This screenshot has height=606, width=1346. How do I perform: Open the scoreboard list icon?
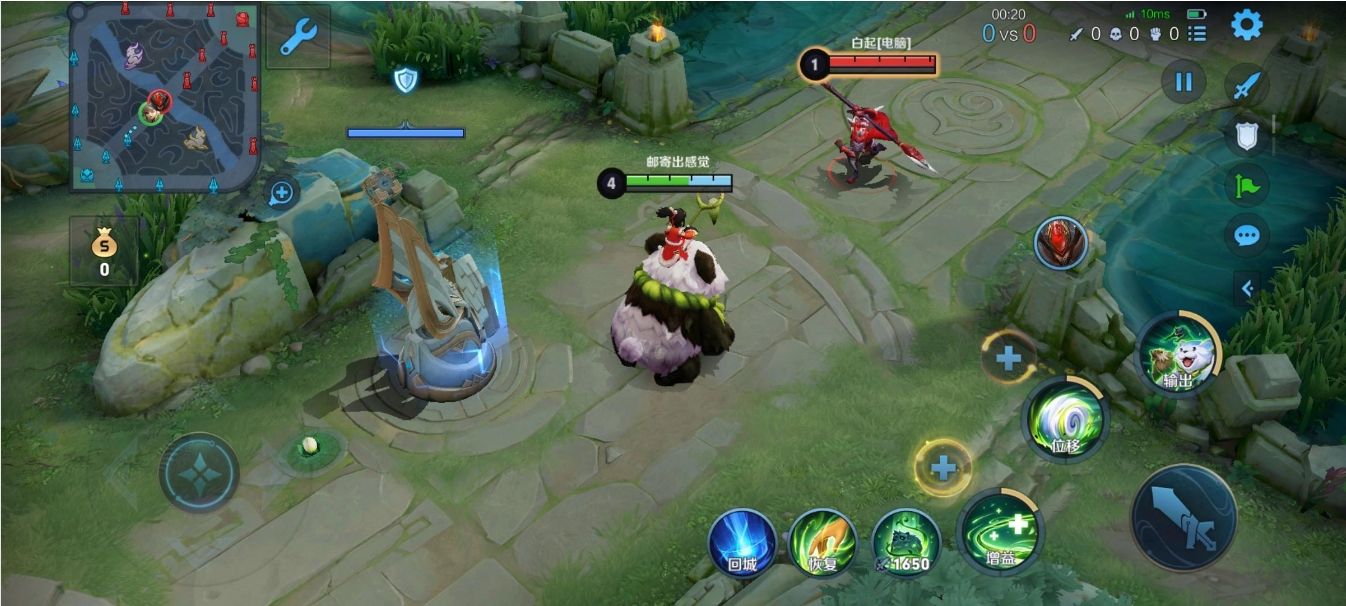point(1197,34)
